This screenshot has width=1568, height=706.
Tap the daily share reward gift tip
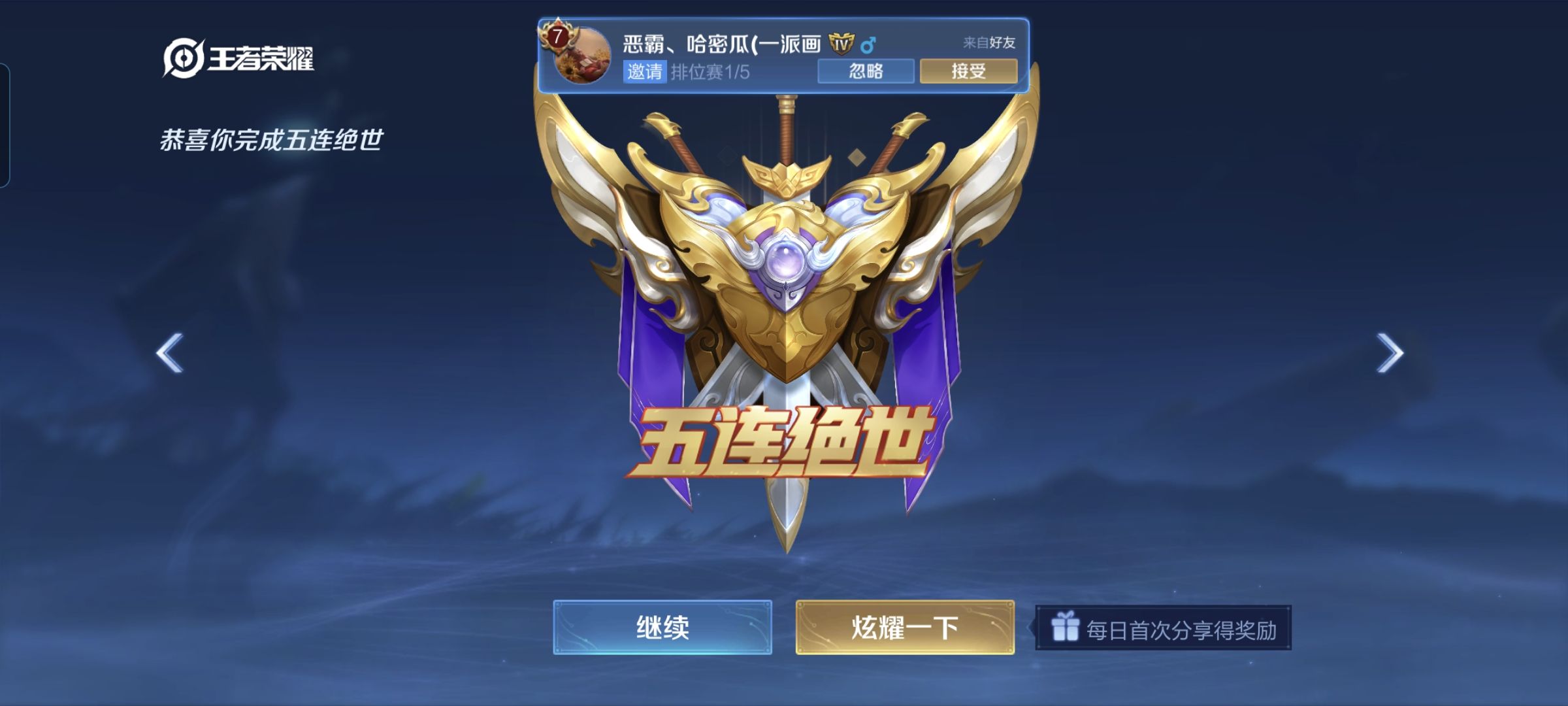(x=1164, y=629)
